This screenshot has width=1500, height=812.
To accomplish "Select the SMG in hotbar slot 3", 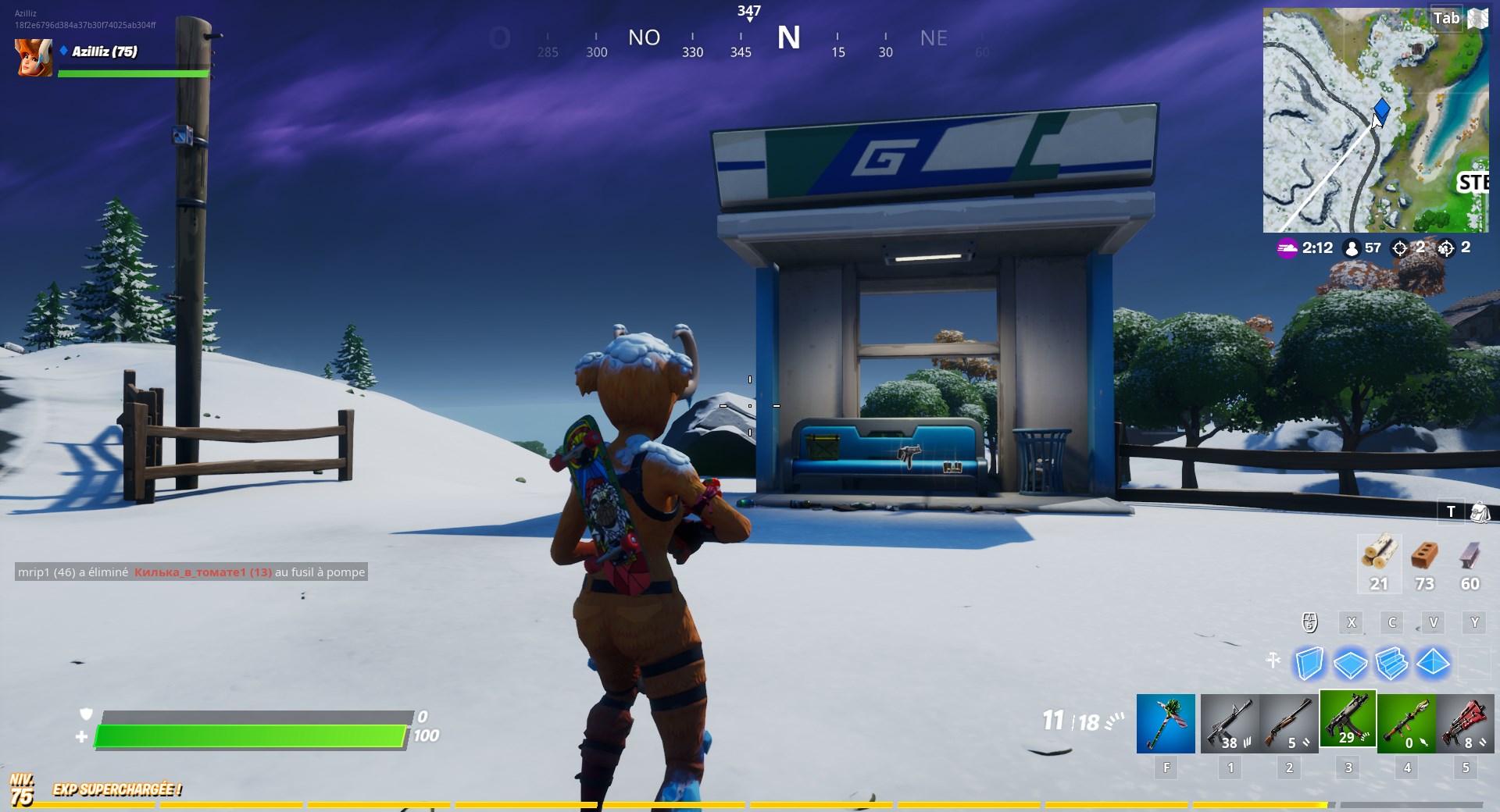I will click(x=1348, y=721).
